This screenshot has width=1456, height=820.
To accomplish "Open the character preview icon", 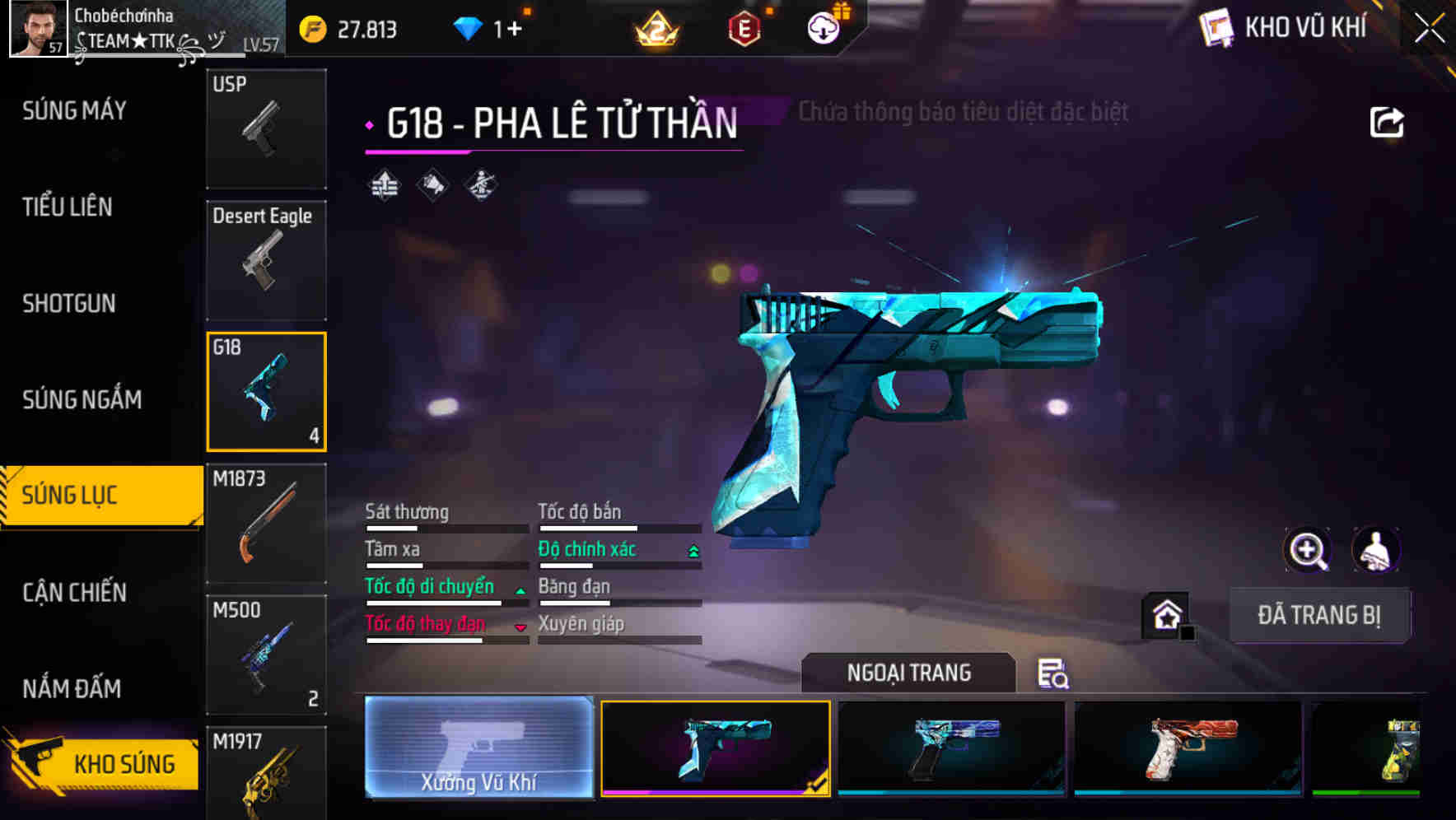I will tap(1378, 550).
